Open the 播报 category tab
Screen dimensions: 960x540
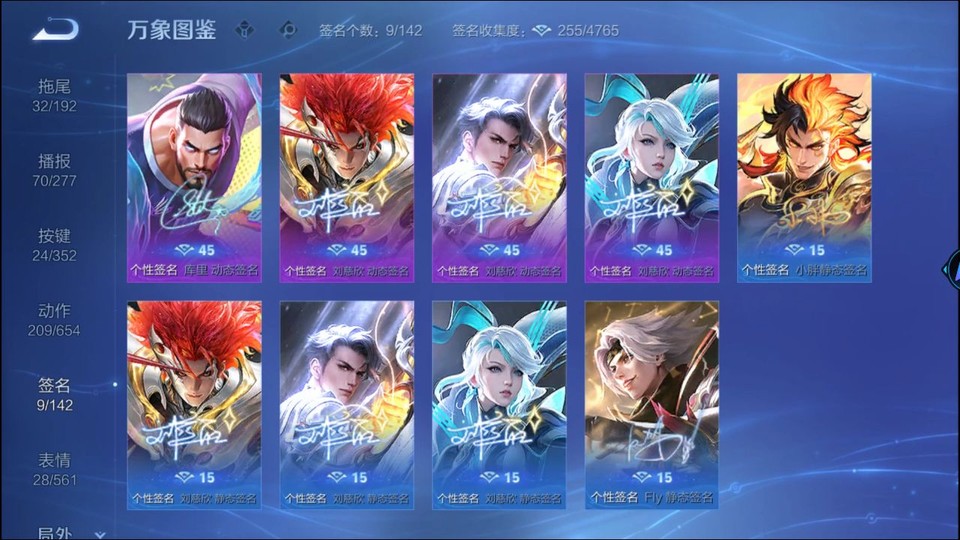point(54,171)
